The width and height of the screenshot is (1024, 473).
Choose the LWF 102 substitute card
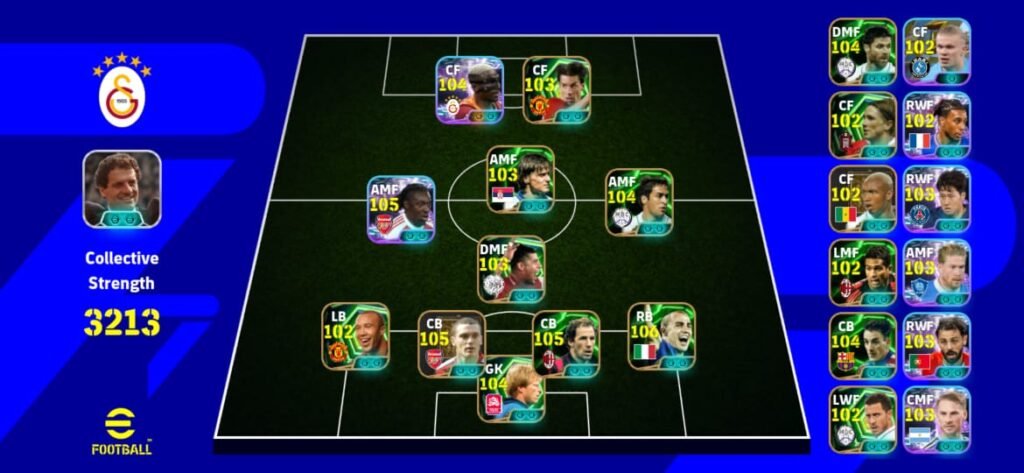click(x=862, y=419)
